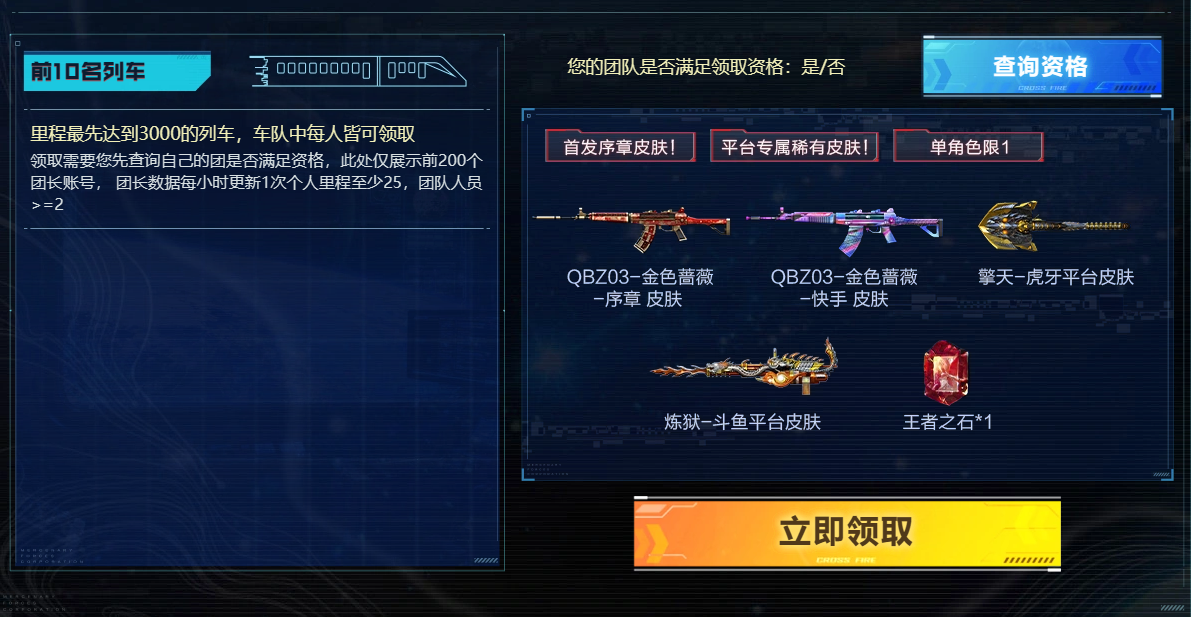The width and height of the screenshot is (1191, 617).
Task: Open the 前10名列车 header tab
Action: tap(116, 72)
